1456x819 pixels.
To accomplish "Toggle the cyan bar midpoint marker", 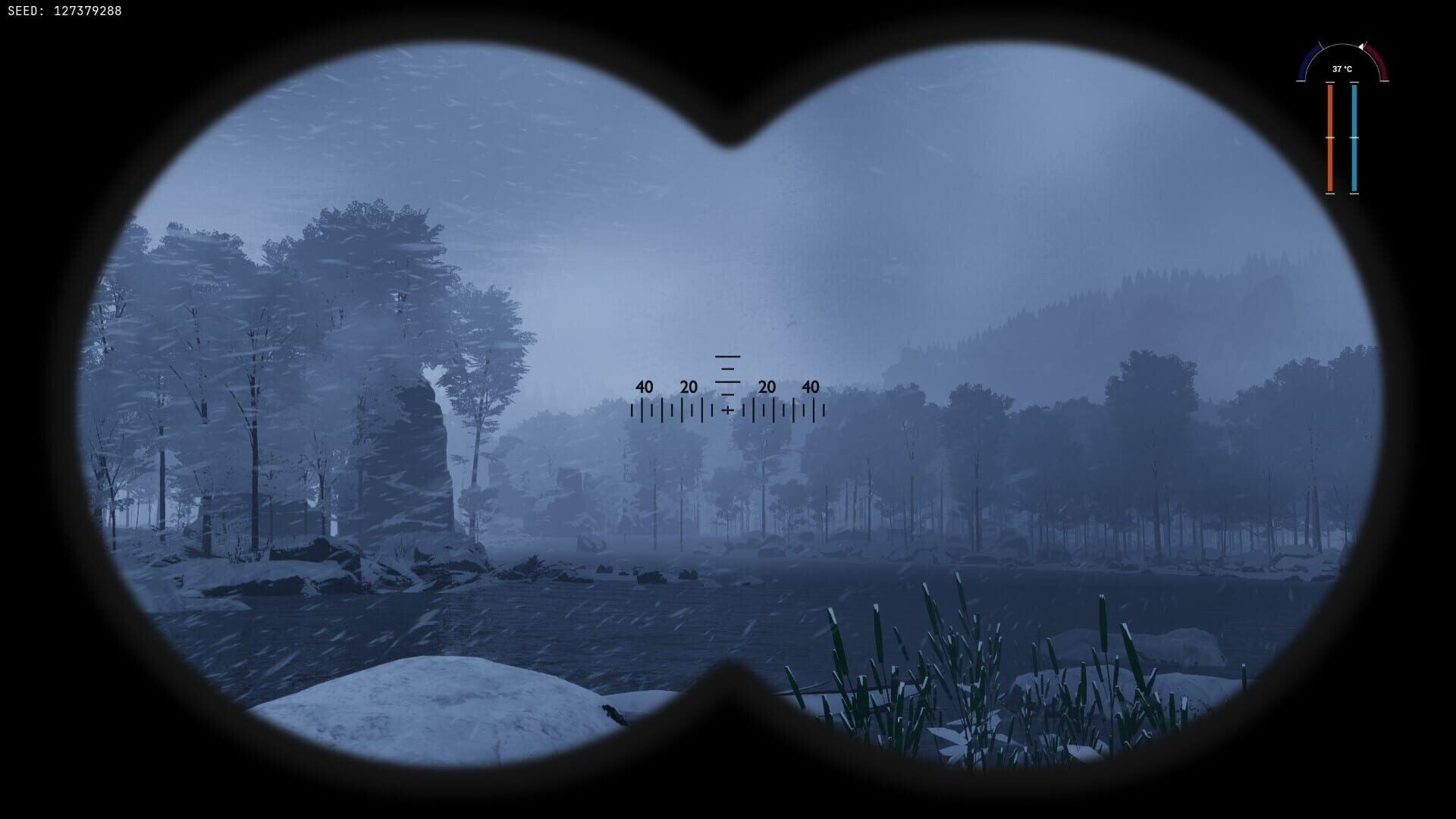I will (x=1354, y=138).
